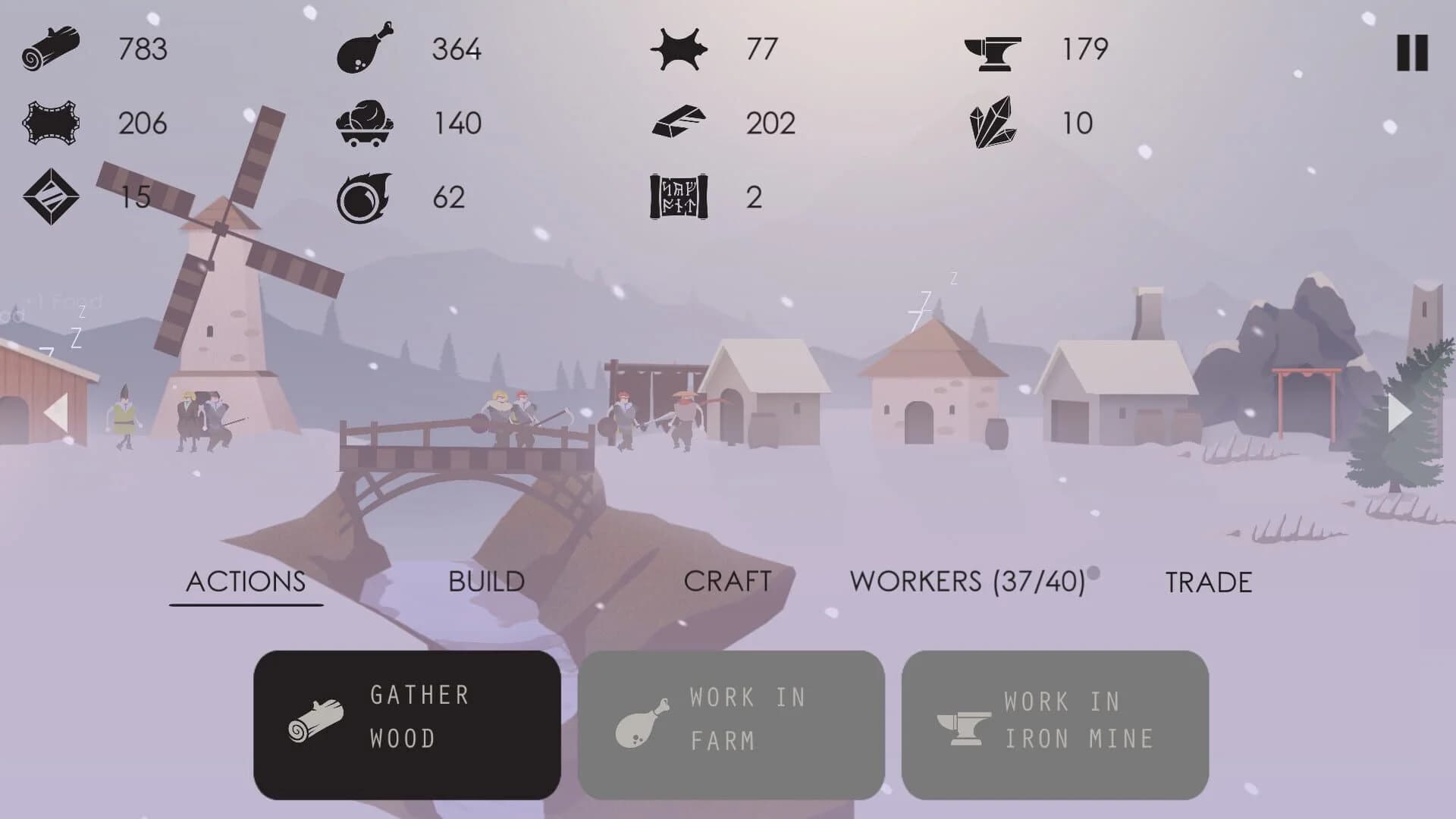Click the right scroll arrow
1456x819 pixels.
(1398, 412)
